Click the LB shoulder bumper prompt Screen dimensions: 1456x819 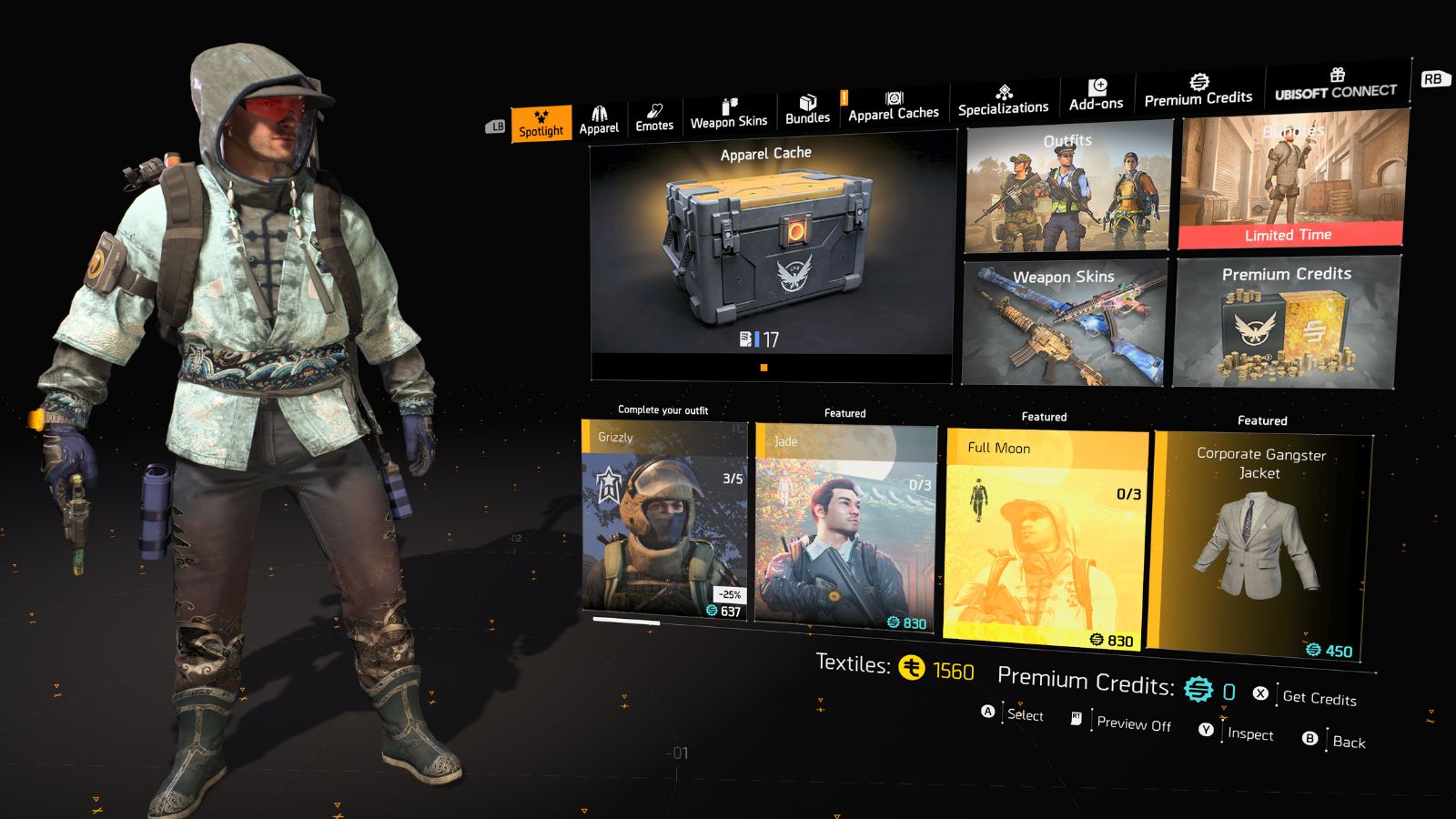[496, 127]
